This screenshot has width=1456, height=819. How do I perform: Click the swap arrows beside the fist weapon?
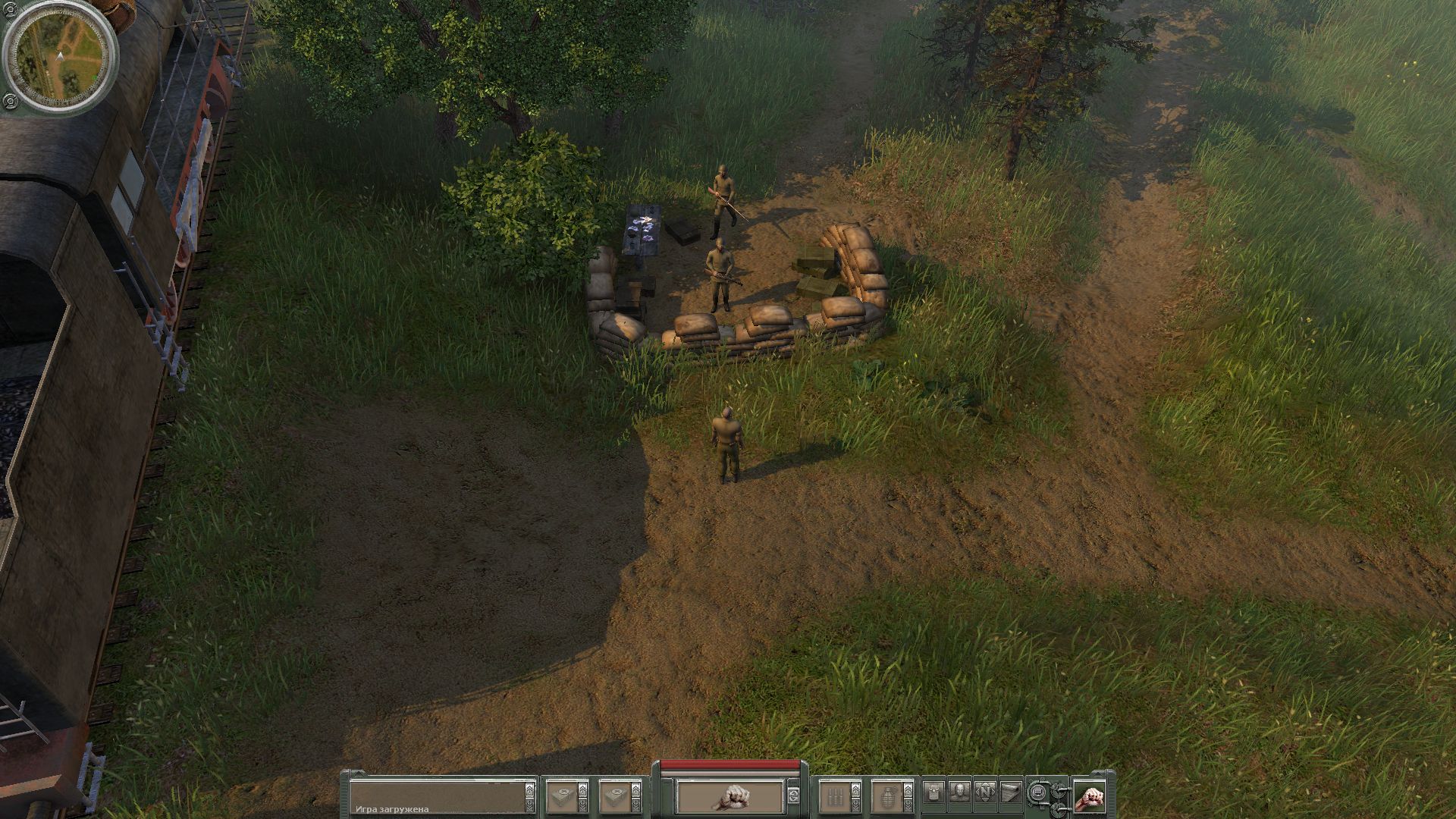793,796
